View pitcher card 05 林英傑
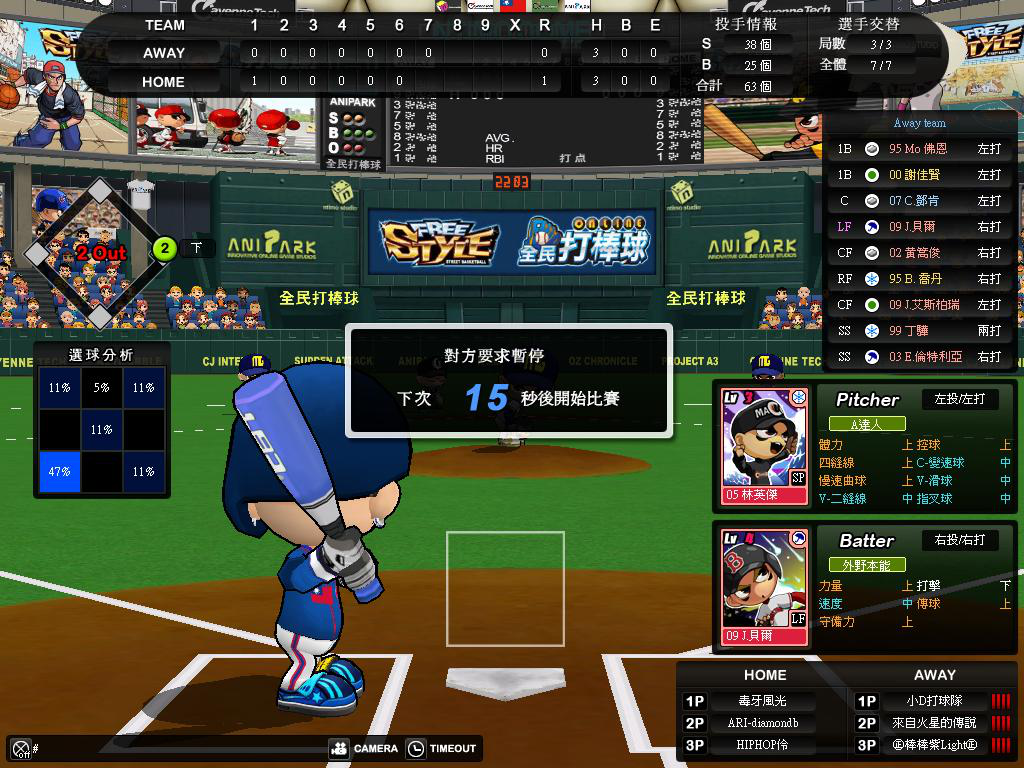The image size is (1024, 768). [x=765, y=449]
